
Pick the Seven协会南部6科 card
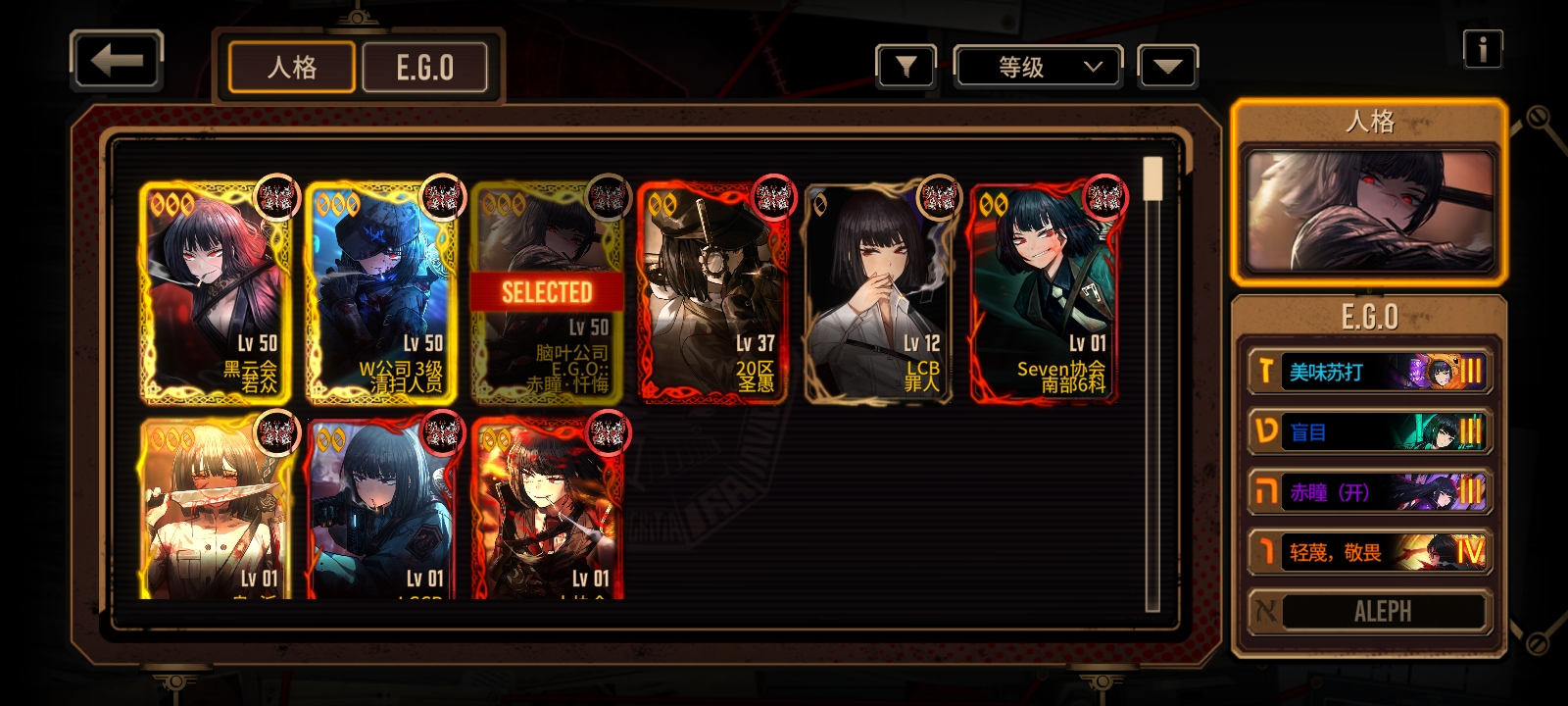(x=1045, y=291)
